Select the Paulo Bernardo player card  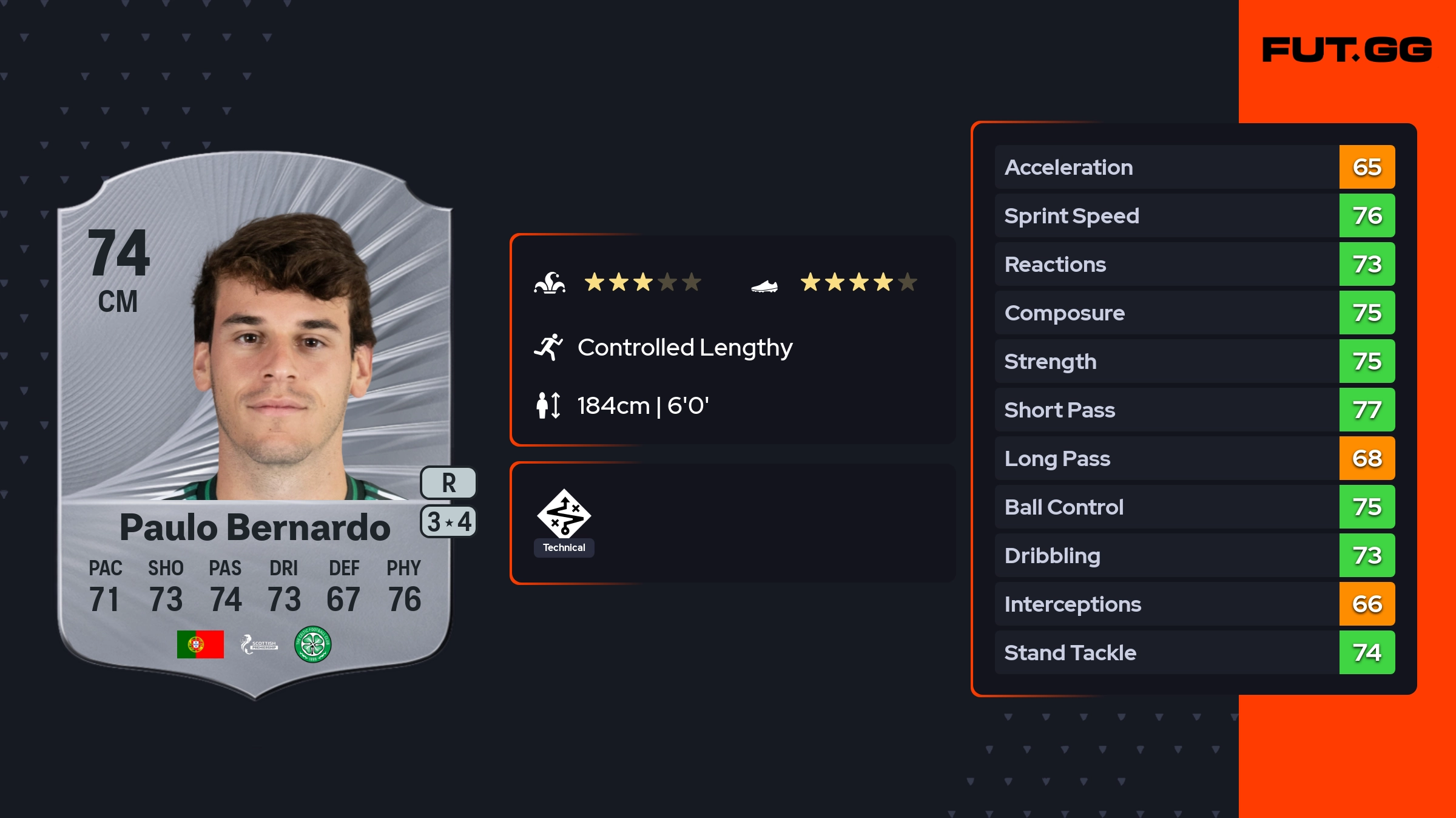pos(255,425)
